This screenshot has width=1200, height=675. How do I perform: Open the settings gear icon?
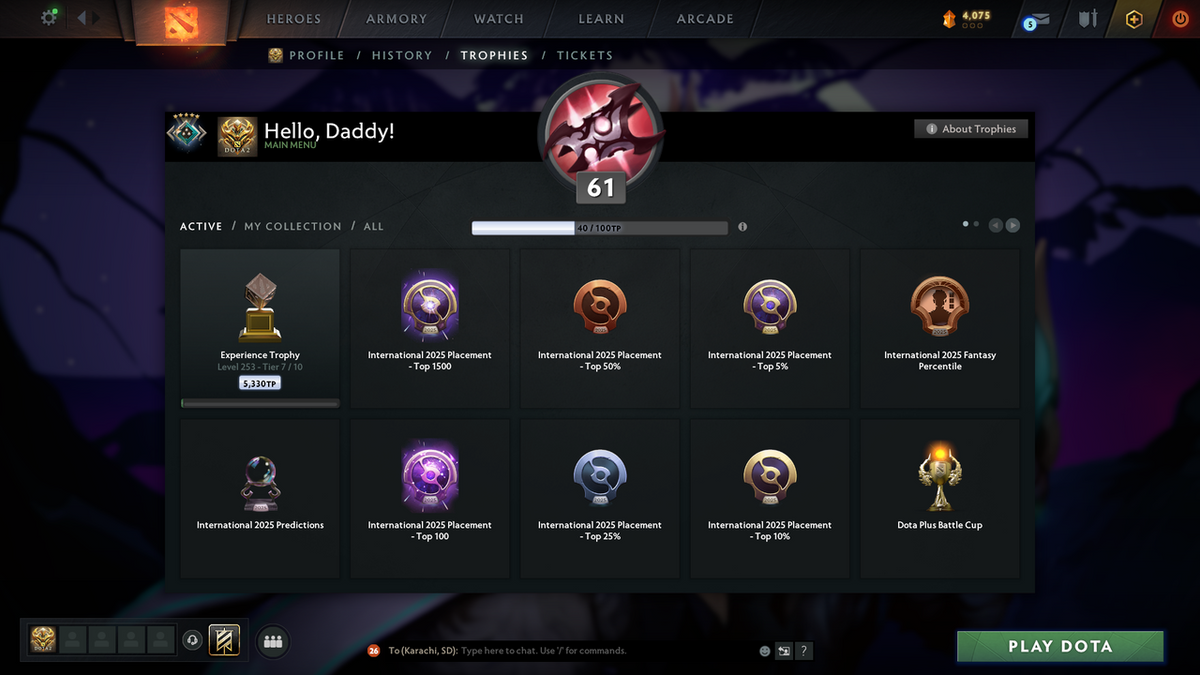tap(49, 18)
